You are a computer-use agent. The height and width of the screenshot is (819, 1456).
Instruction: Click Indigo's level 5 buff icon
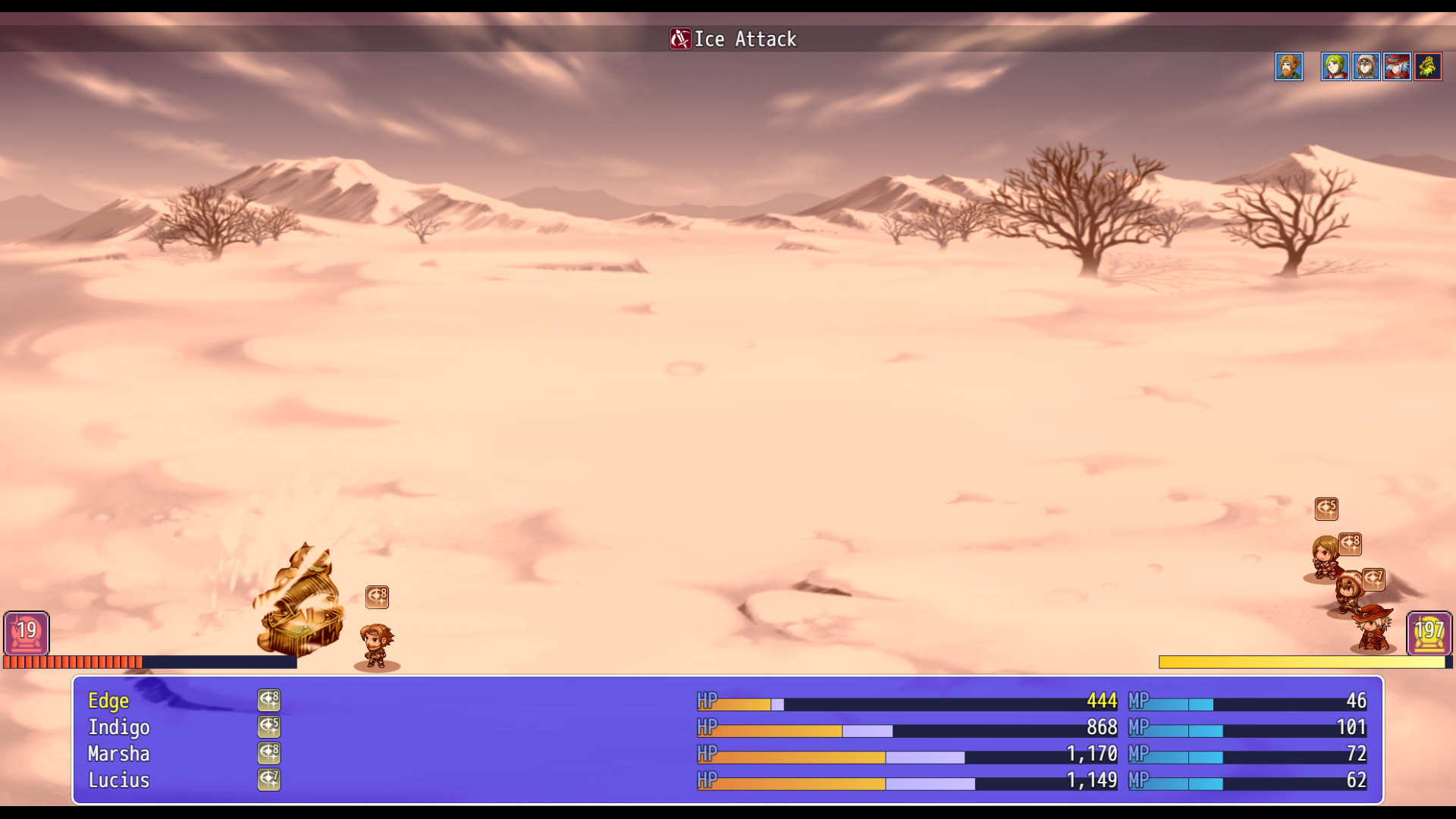click(x=269, y=726)
